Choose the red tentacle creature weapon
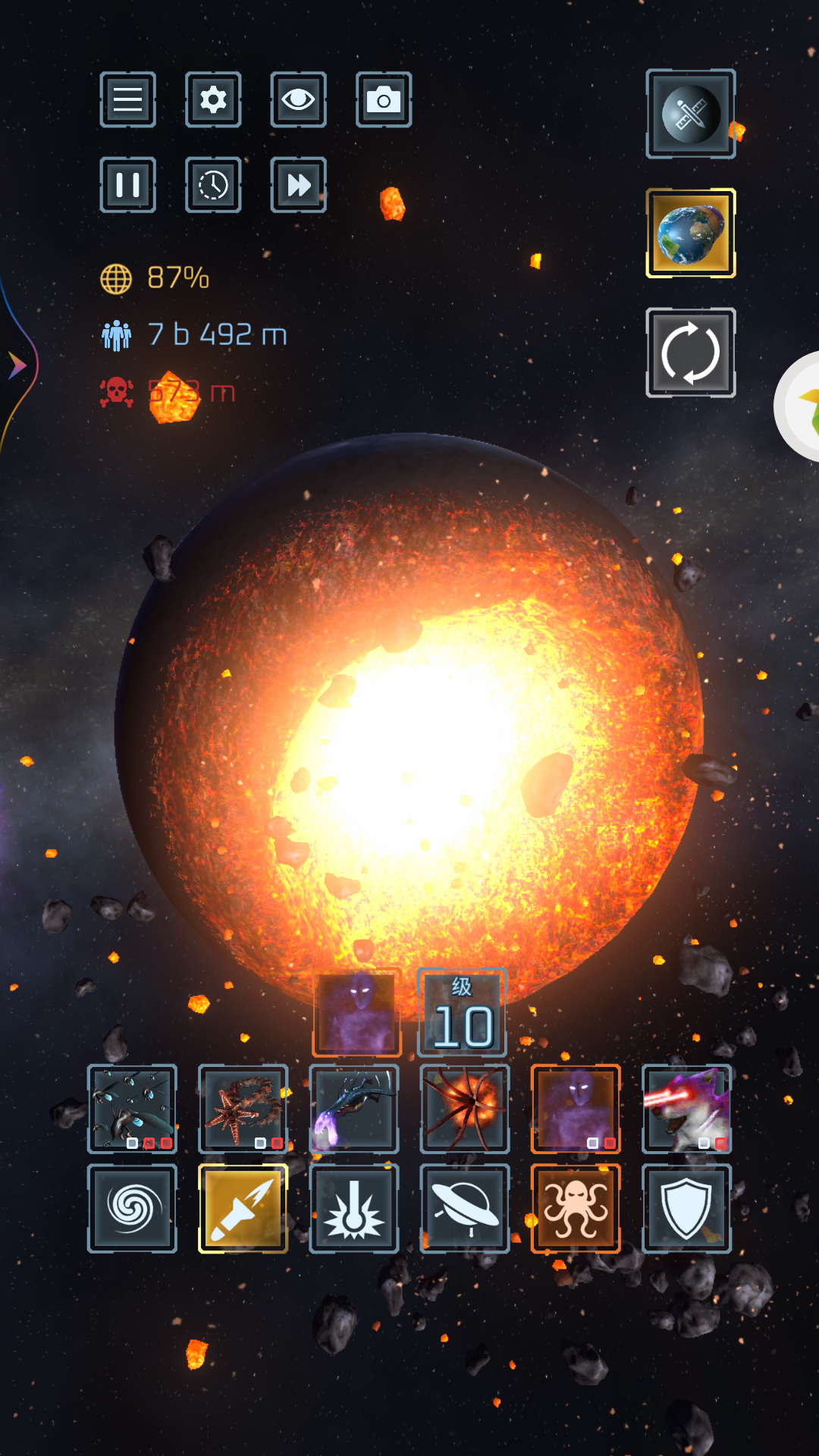Viewport: 819px width, 1456px height. tap(464, 1109)
